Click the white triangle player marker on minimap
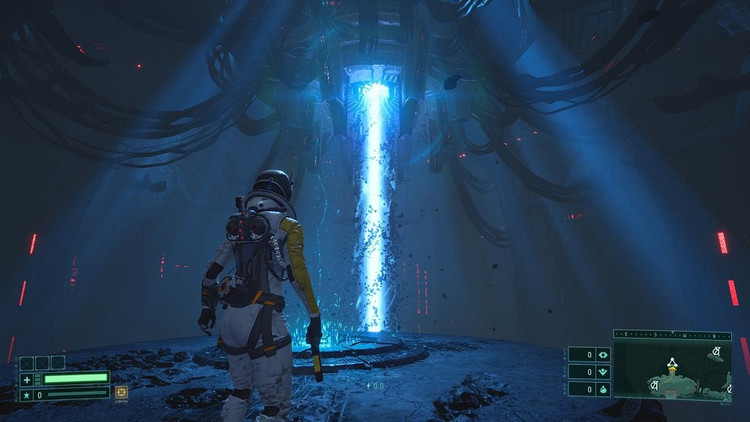This screenshot has width=750, height=422. pyautogui.click(x=673, y=362)
